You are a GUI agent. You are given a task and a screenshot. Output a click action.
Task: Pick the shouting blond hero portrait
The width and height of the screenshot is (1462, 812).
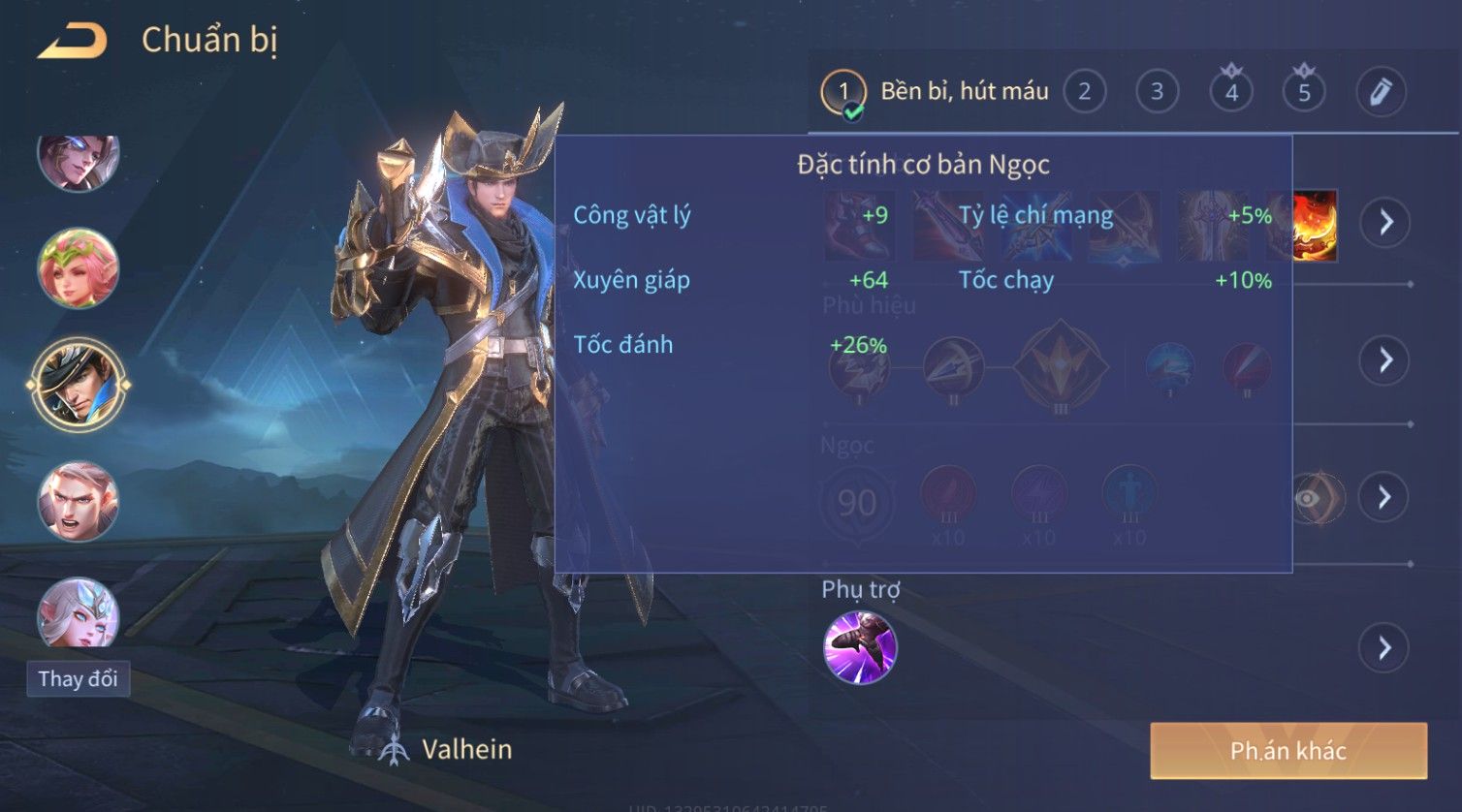pos(79,501)
